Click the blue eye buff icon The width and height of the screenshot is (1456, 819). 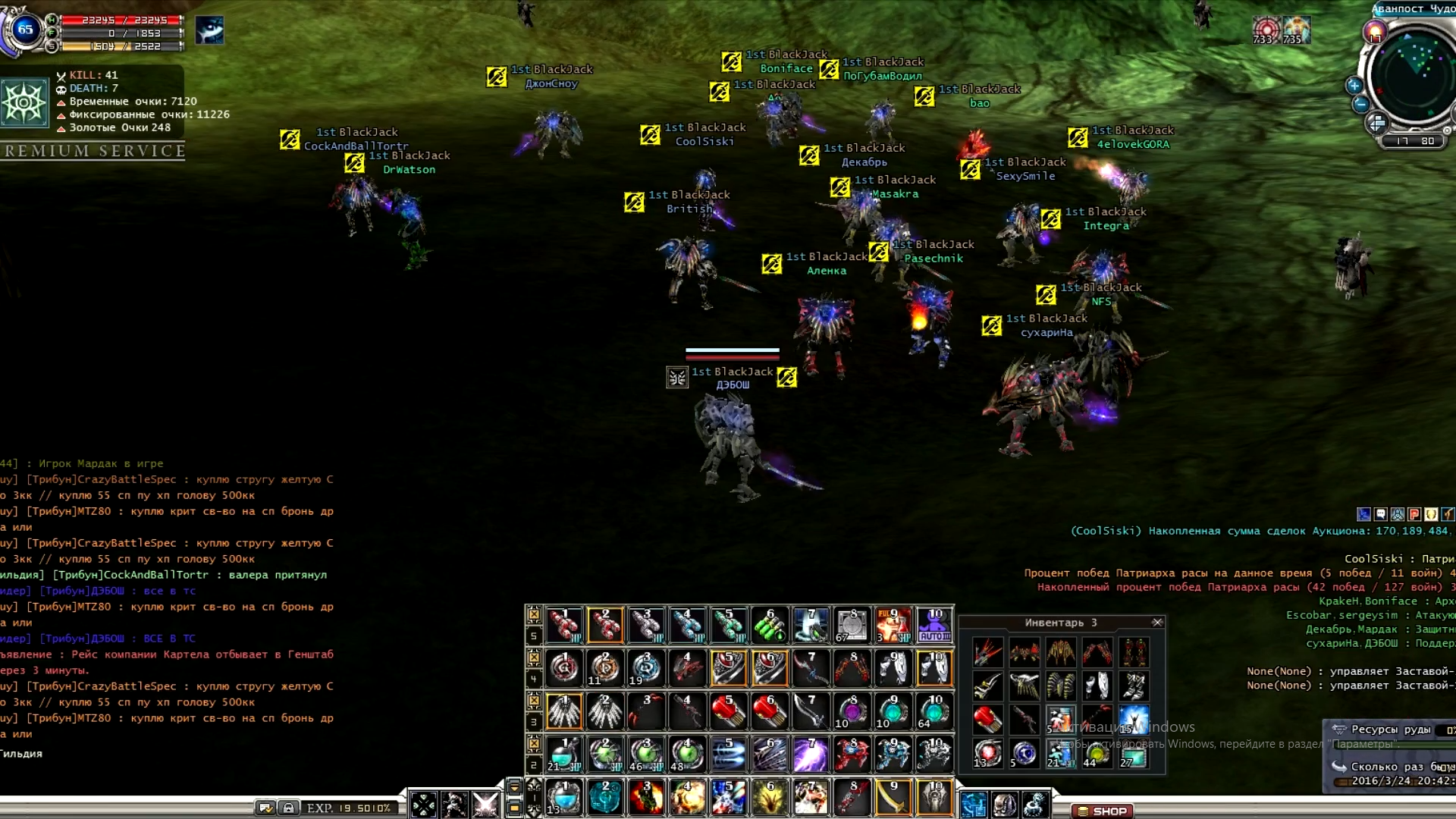pos(209,30)
